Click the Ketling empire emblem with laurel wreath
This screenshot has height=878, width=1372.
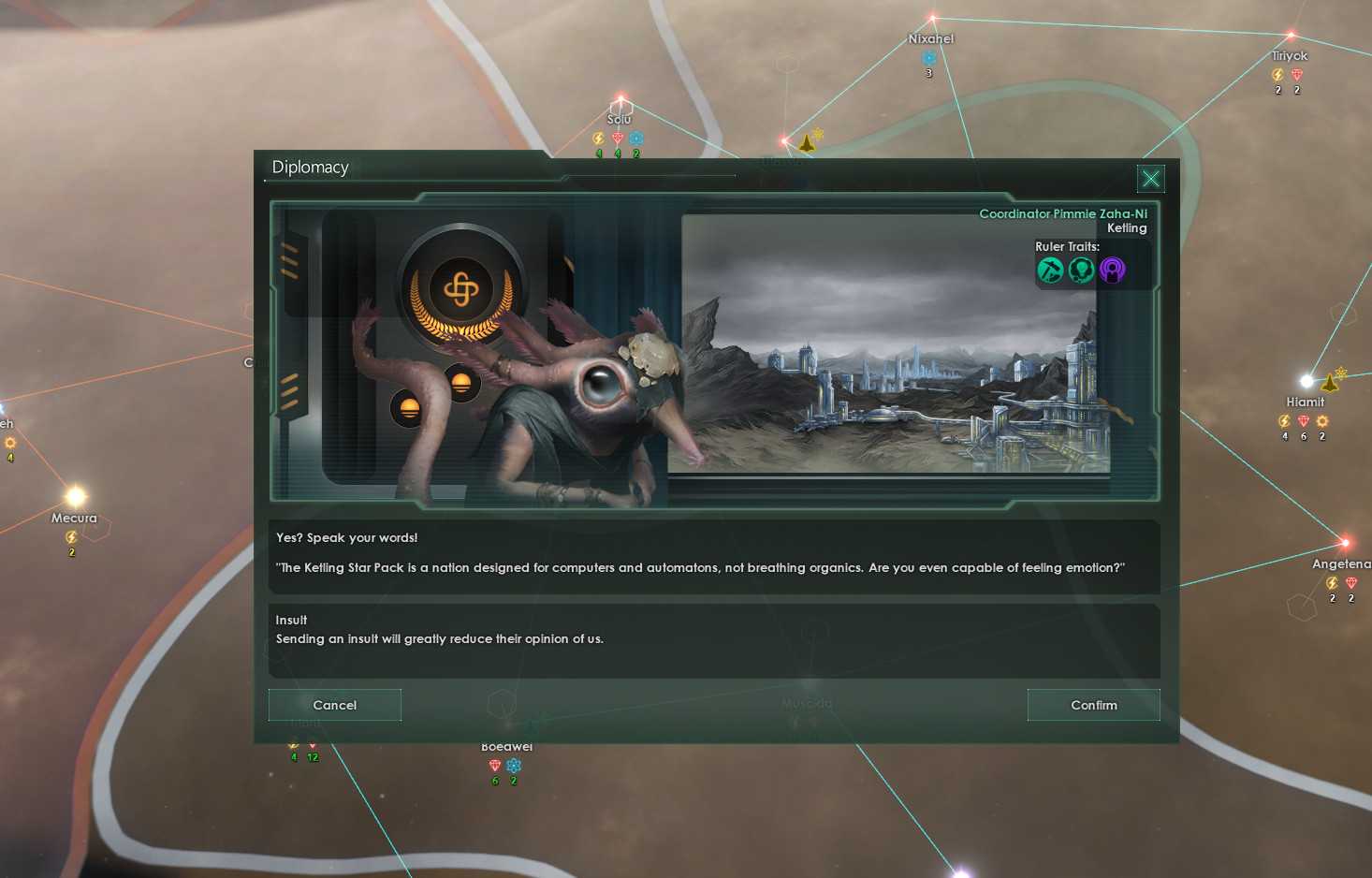[462, 289]
